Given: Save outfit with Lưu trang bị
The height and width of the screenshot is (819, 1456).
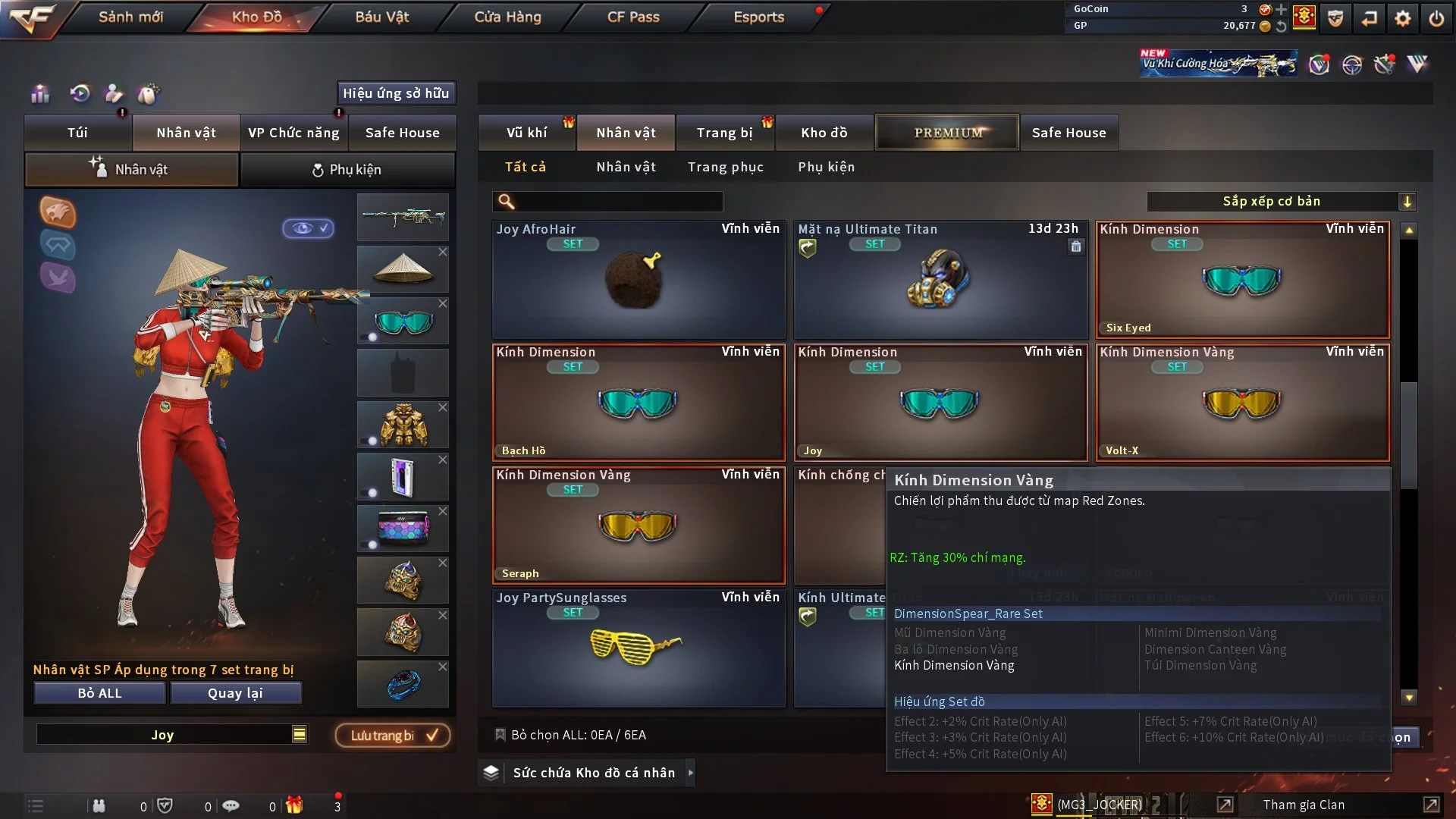Looking at the screenshot, I should tap(393, 735).
